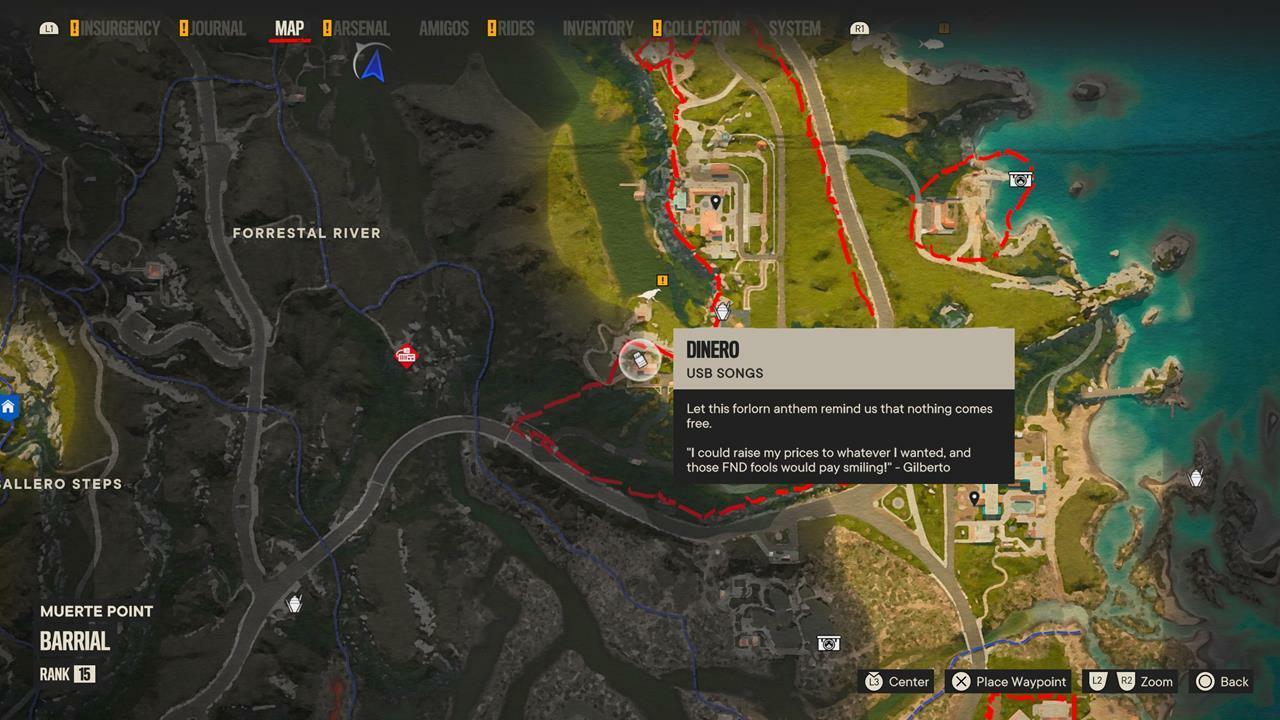This screenshot has width=1280, height=720.
Task: Select the yellow exclamation quest marker
Action: pyautogui.click(x=662, y=280)
